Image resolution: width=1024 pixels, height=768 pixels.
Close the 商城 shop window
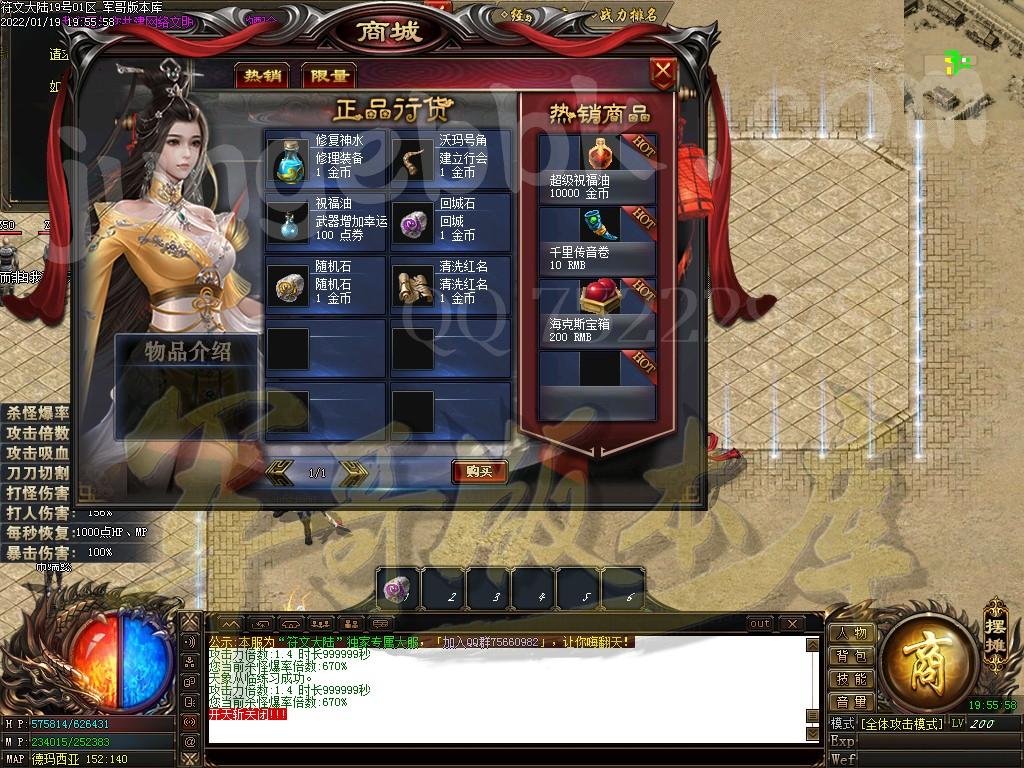[x=662, y=72]
